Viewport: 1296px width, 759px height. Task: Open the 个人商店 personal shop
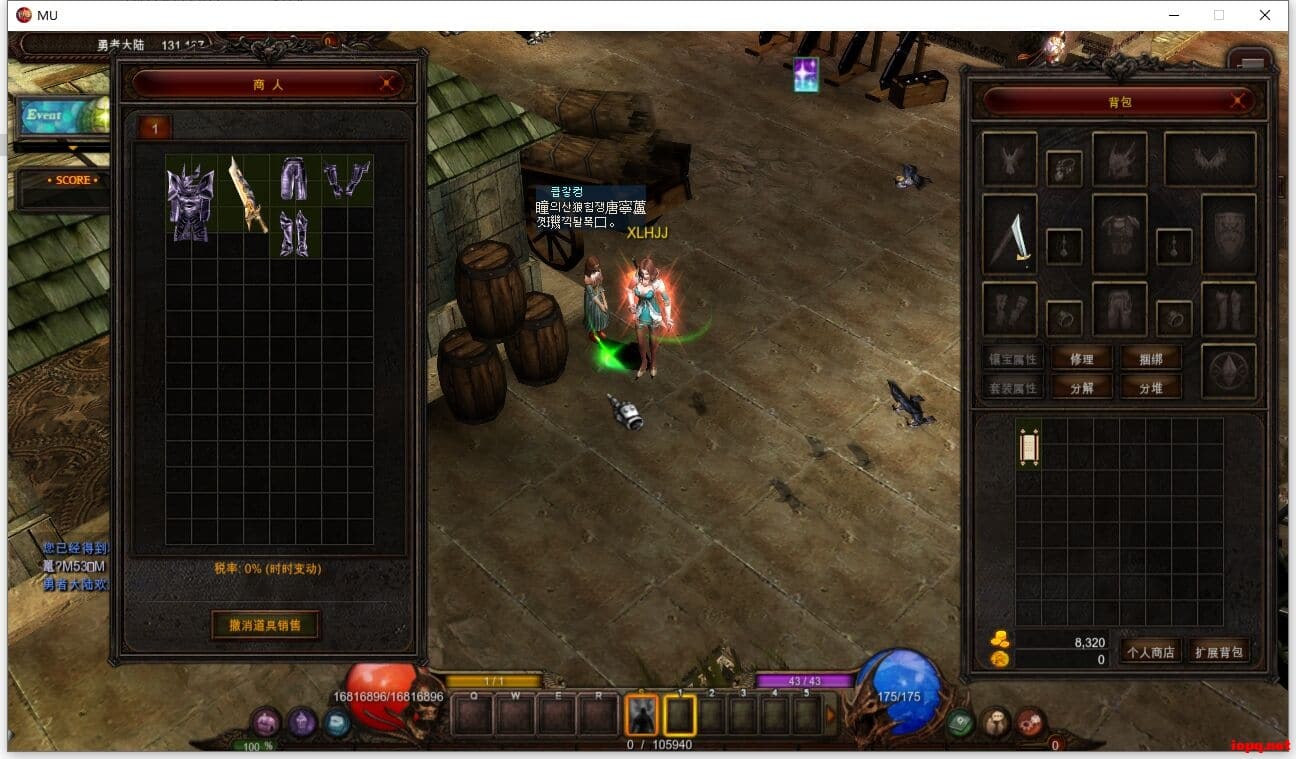(1150, 652)
